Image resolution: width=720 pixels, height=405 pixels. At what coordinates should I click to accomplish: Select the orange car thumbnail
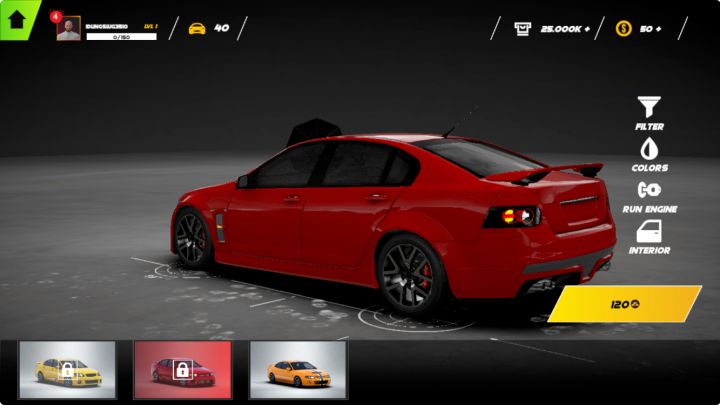pyautogui.click(x=297, y=370)
